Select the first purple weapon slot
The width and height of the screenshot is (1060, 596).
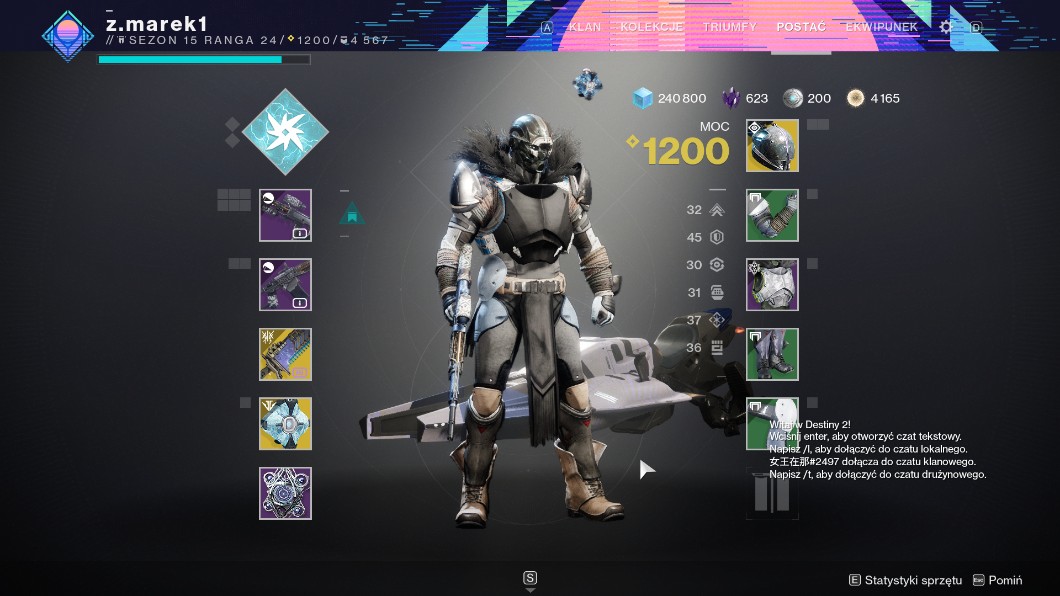(x=285, y=215)
